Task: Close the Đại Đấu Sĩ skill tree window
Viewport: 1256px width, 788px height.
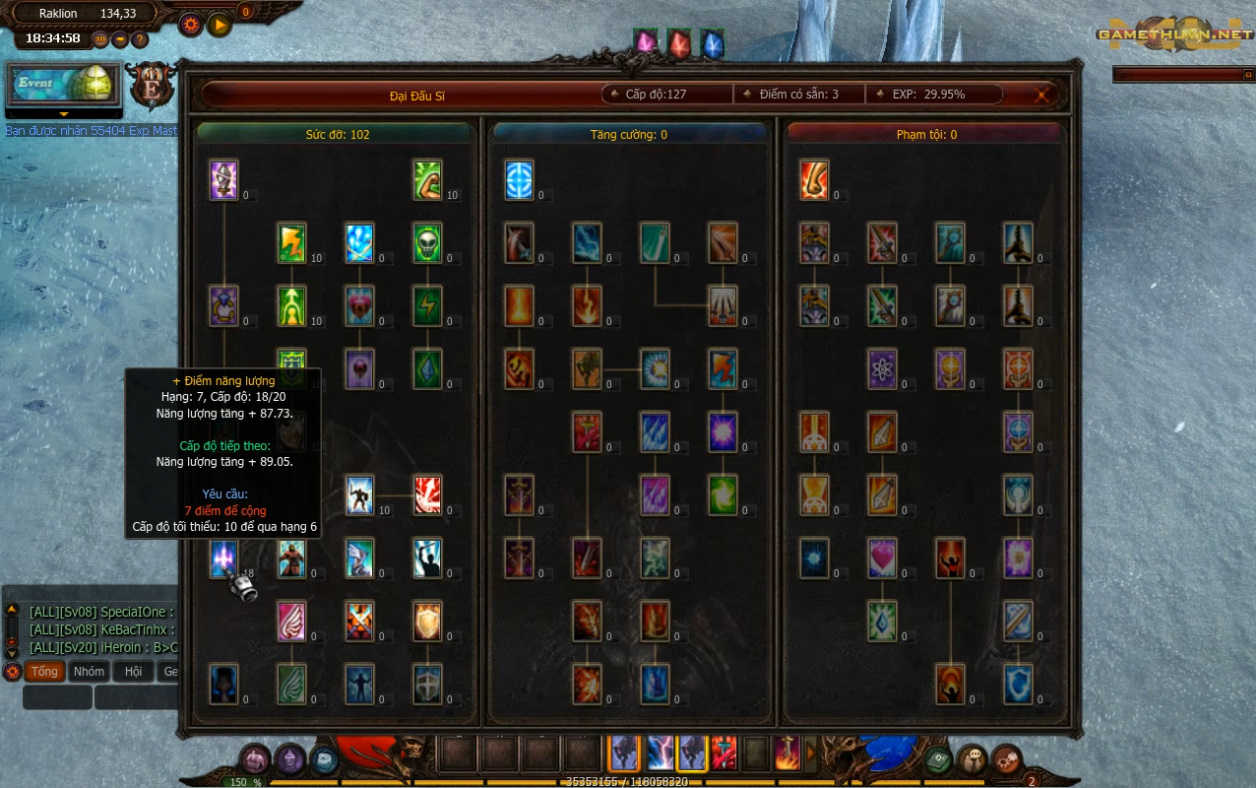Action: pyautogui.click(x=1042, y=95)
